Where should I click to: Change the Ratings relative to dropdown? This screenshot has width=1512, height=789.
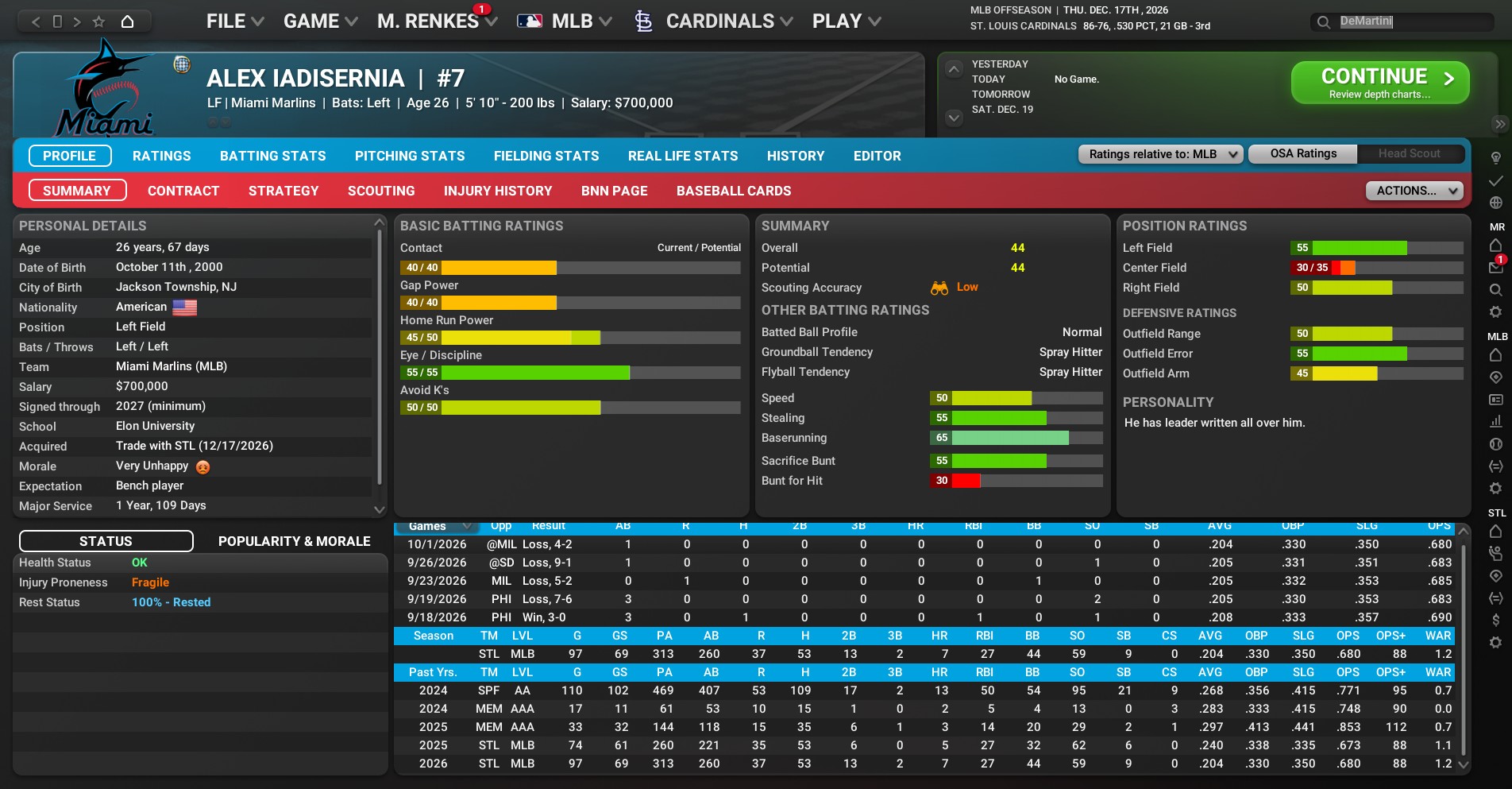pos(1159,154)
